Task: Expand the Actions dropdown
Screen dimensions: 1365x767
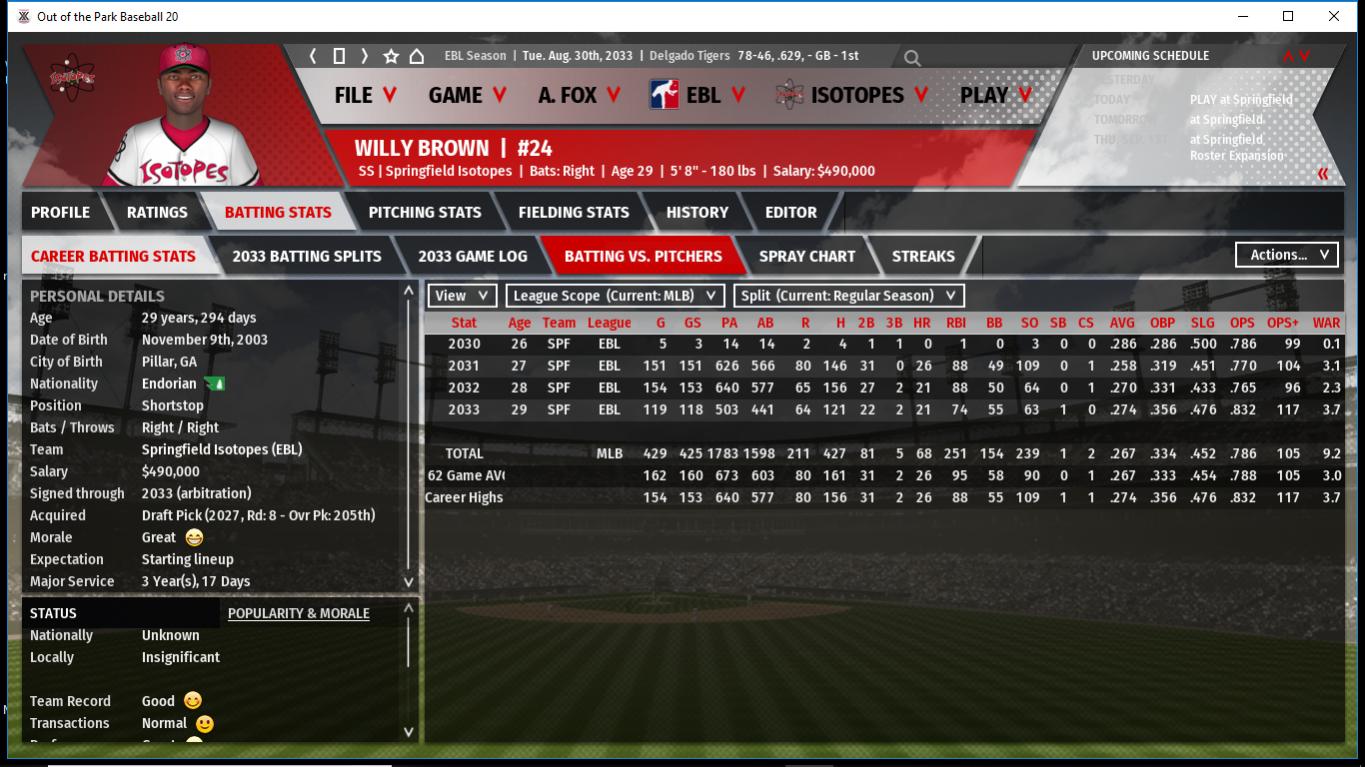Action: click(1287, 255)
